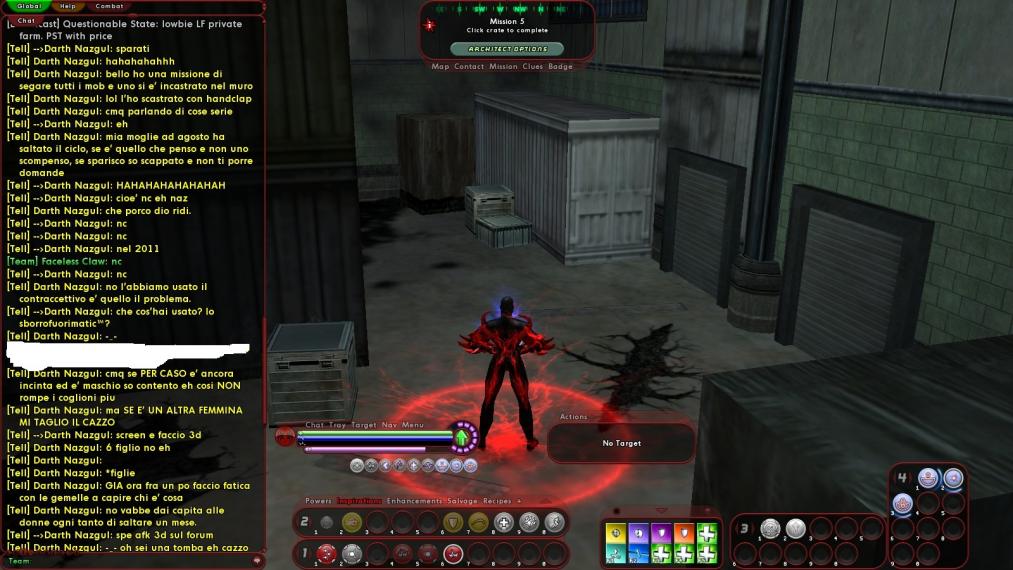Open the Architect Options button

pos(507,48)
